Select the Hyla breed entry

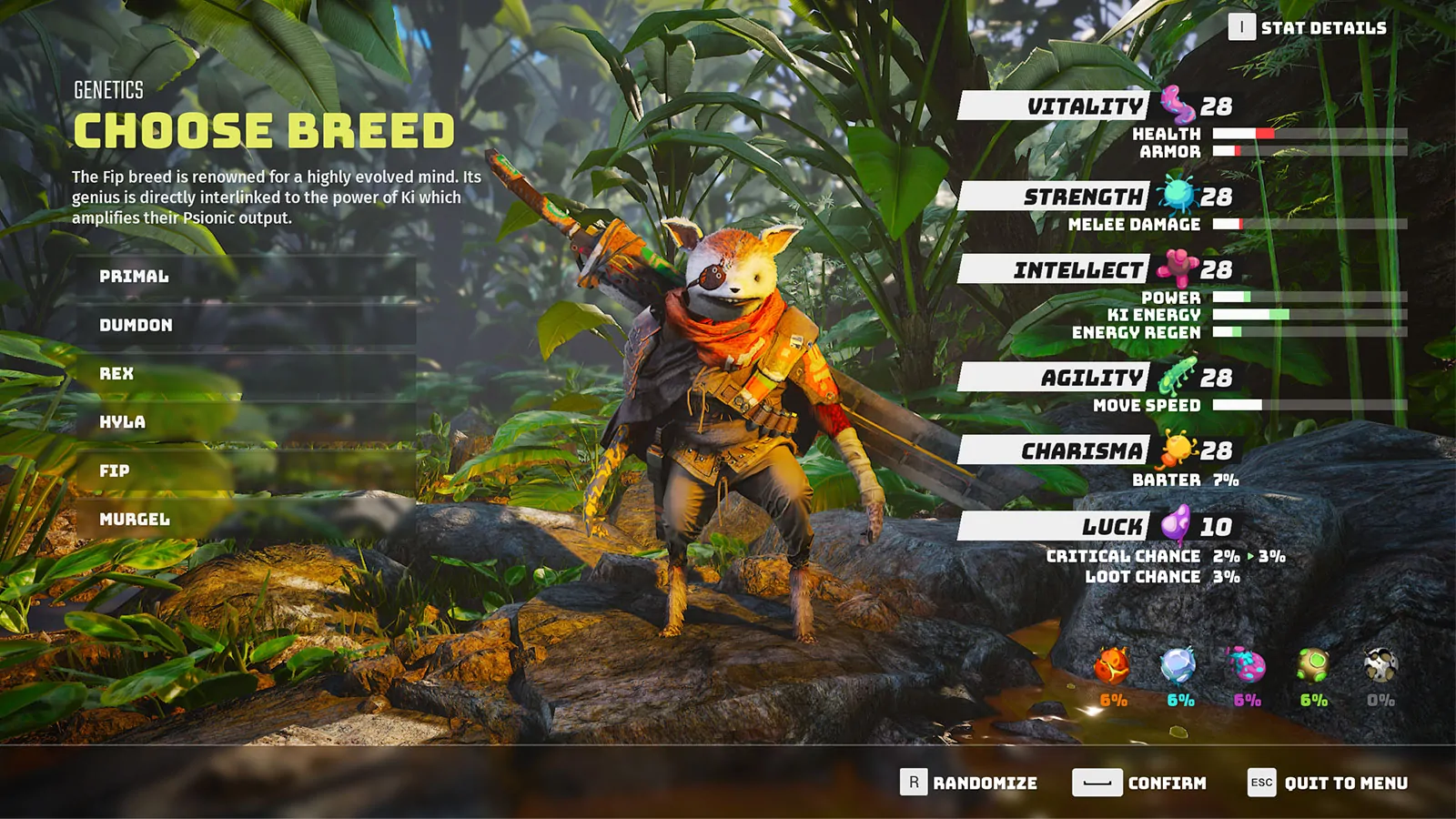[123, 422]
